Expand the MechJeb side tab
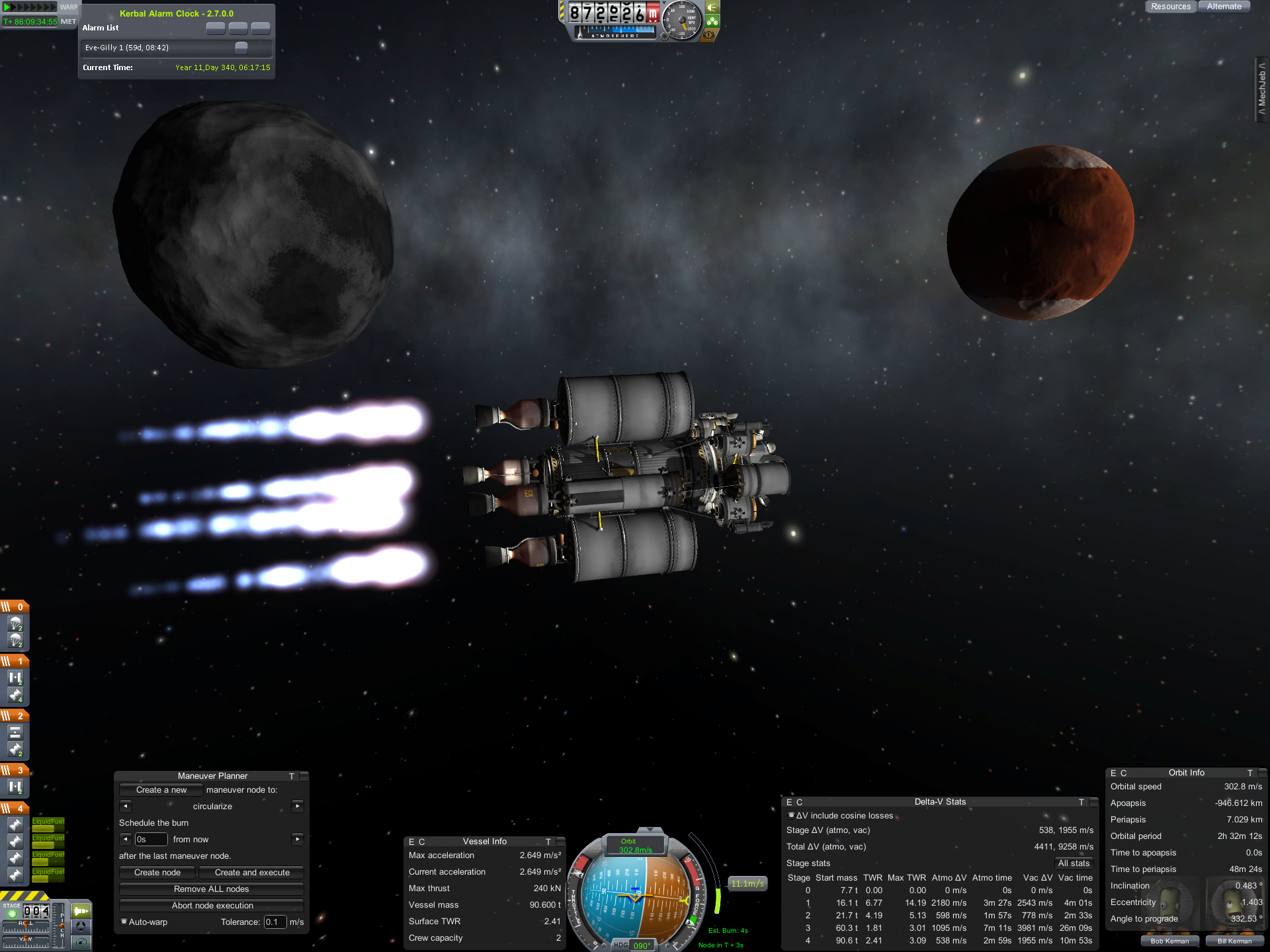The height and width of the screenshot is (952, 1270). (x=1262, y=89)
